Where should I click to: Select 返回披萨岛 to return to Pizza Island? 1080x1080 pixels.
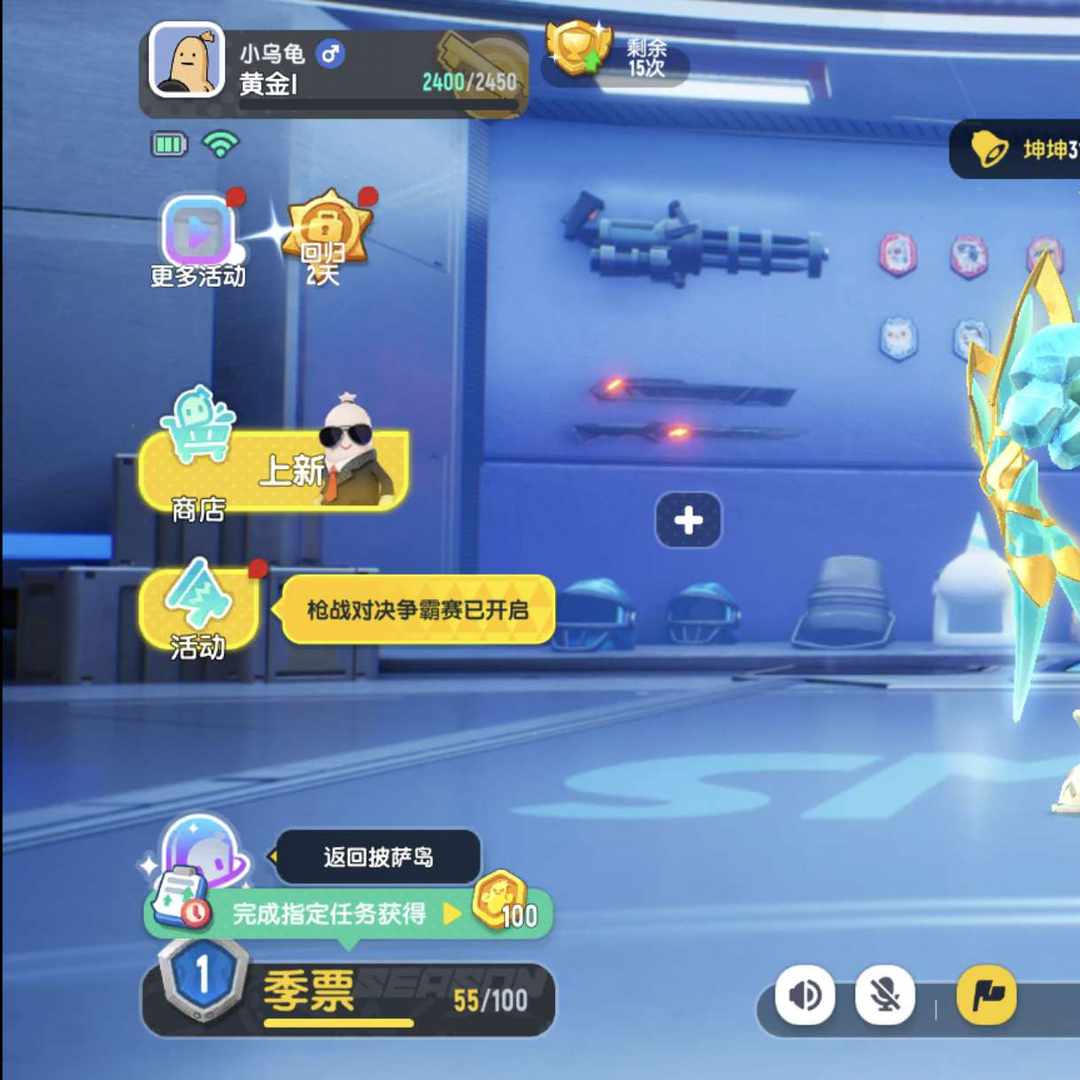pyautogui.click(x=377, y=857)
